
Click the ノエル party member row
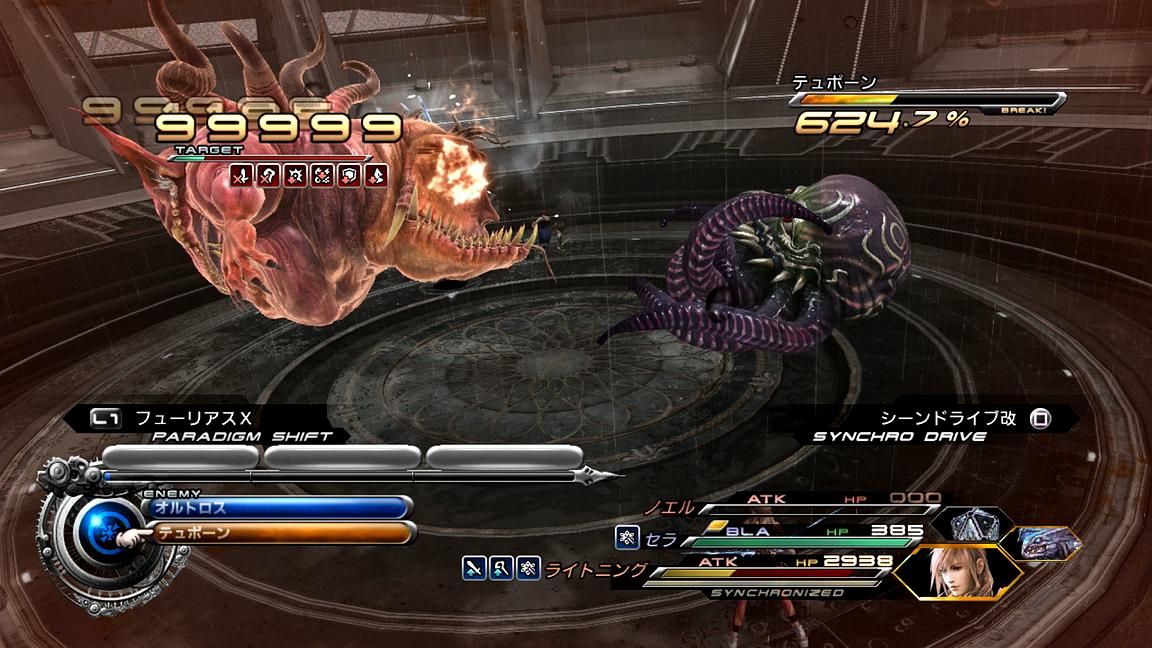[x=800, y=505]
